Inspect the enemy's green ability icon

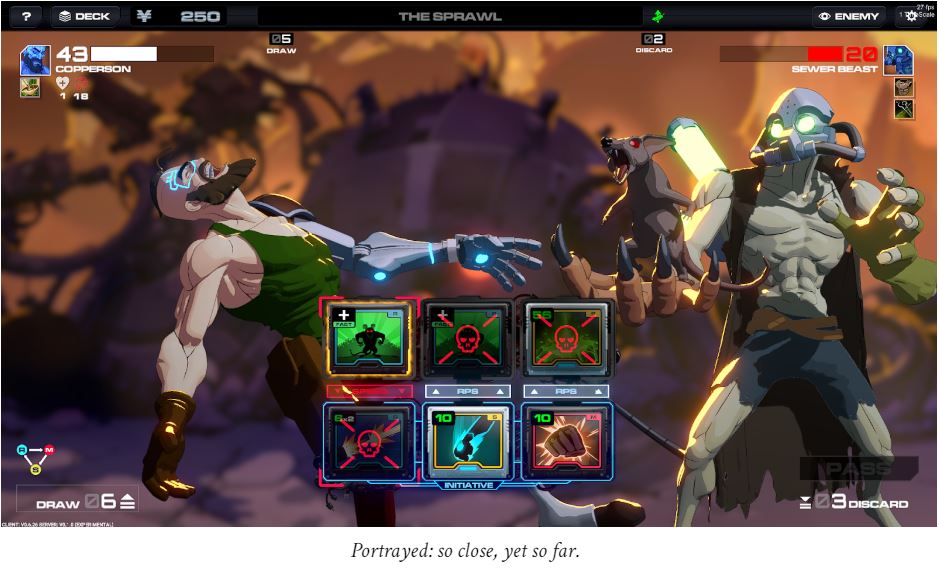[x=904, y=109]
